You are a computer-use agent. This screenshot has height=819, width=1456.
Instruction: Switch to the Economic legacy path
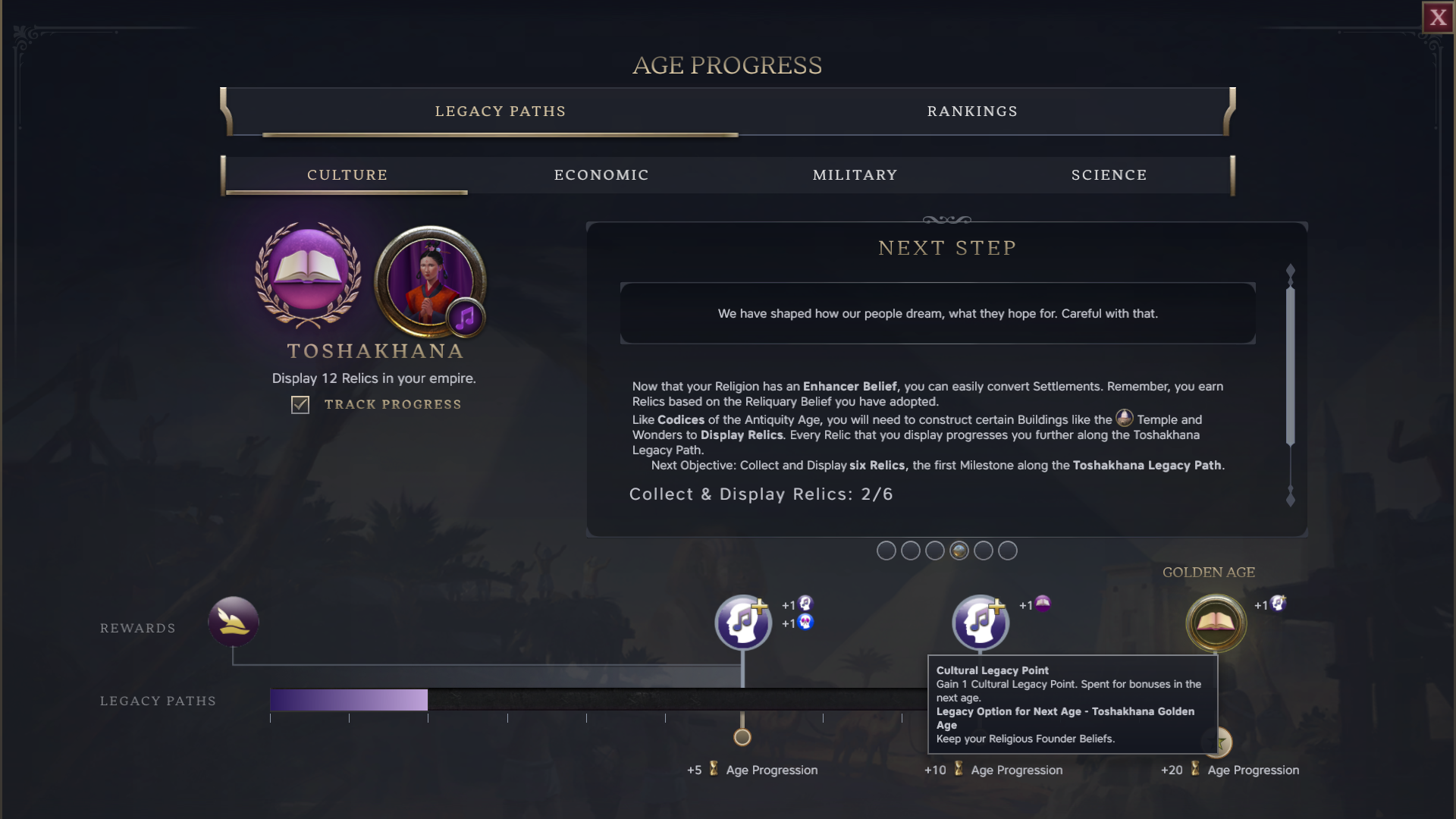pos(601,175)
